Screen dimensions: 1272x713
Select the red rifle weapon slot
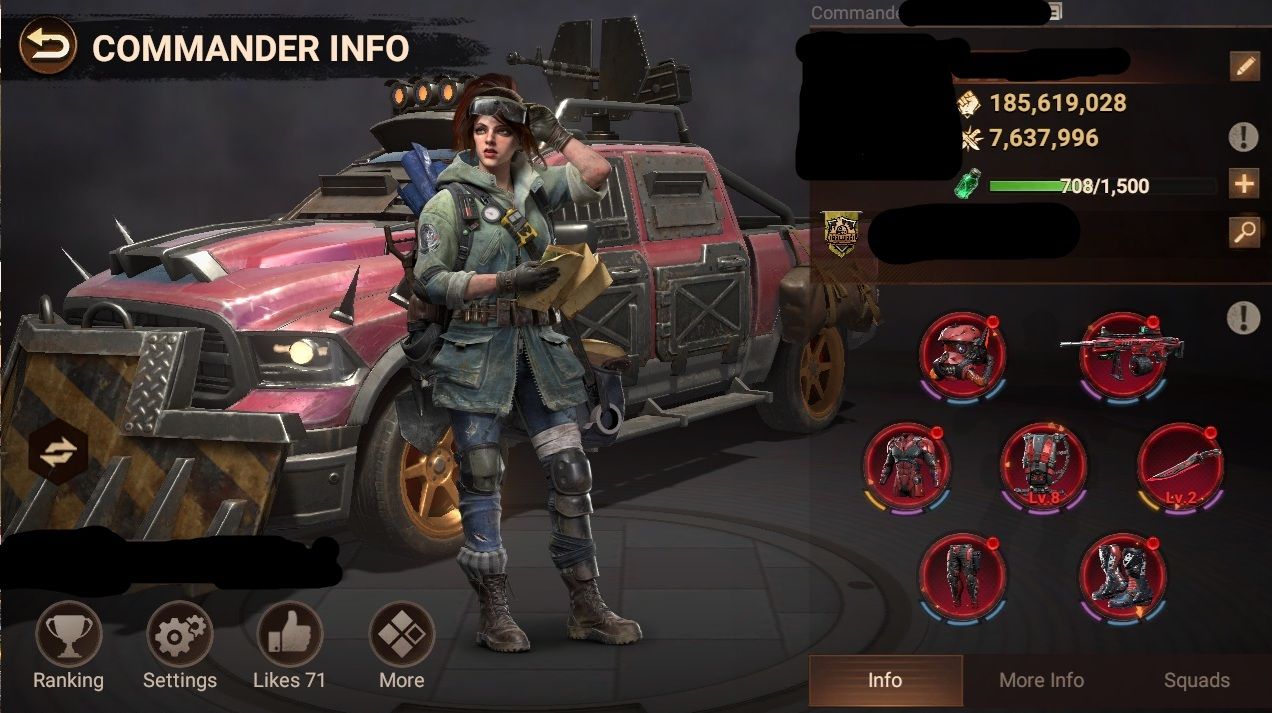1123,356
